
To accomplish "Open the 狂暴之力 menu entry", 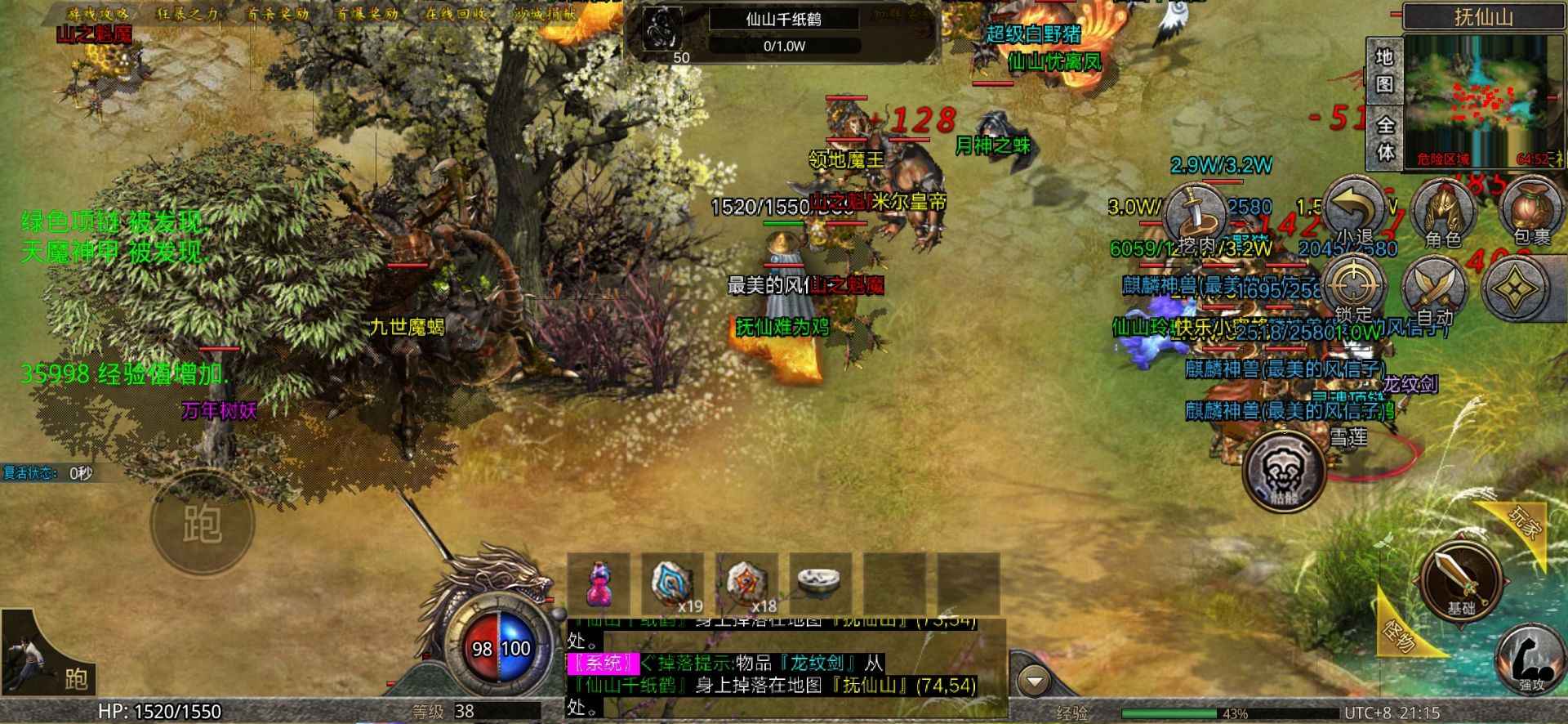I will click(188, 14).
